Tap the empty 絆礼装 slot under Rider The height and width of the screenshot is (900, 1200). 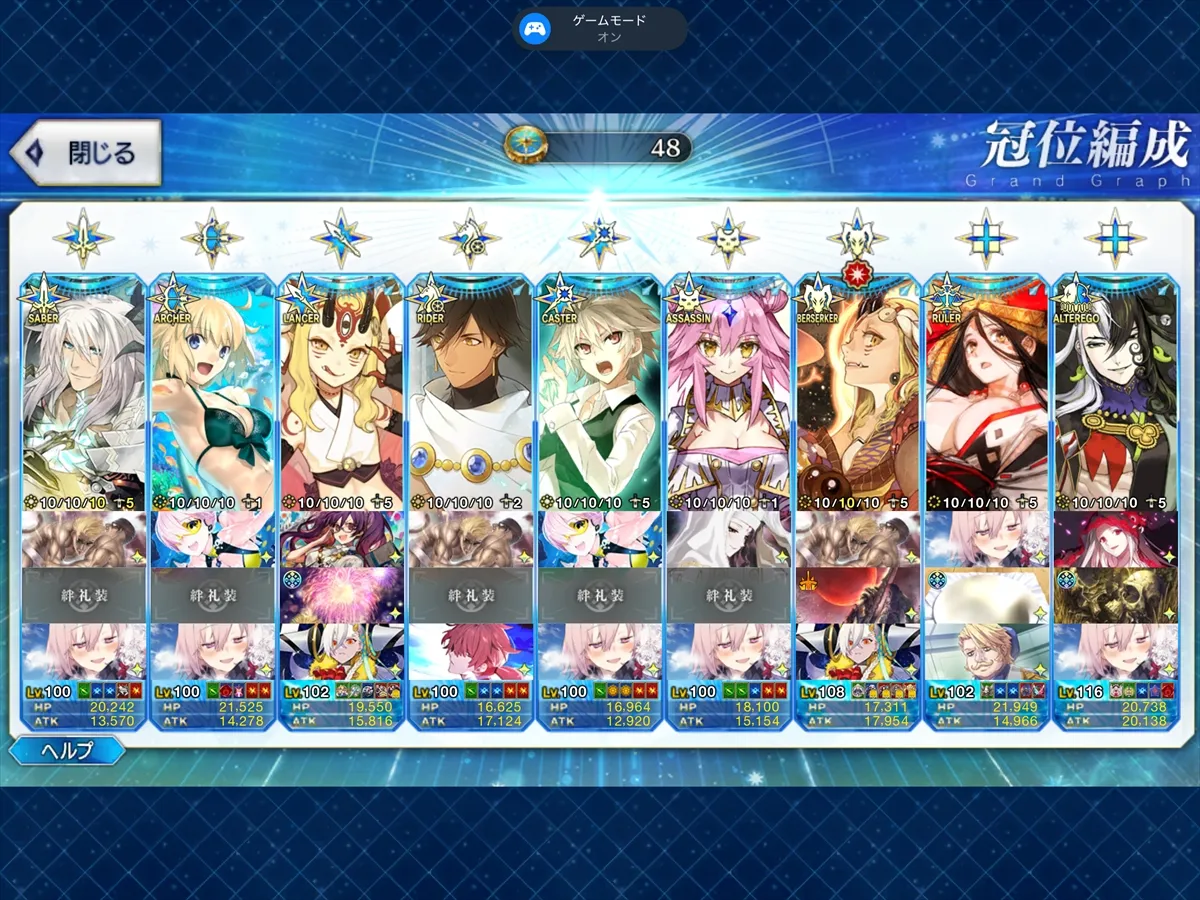(470, 595)
